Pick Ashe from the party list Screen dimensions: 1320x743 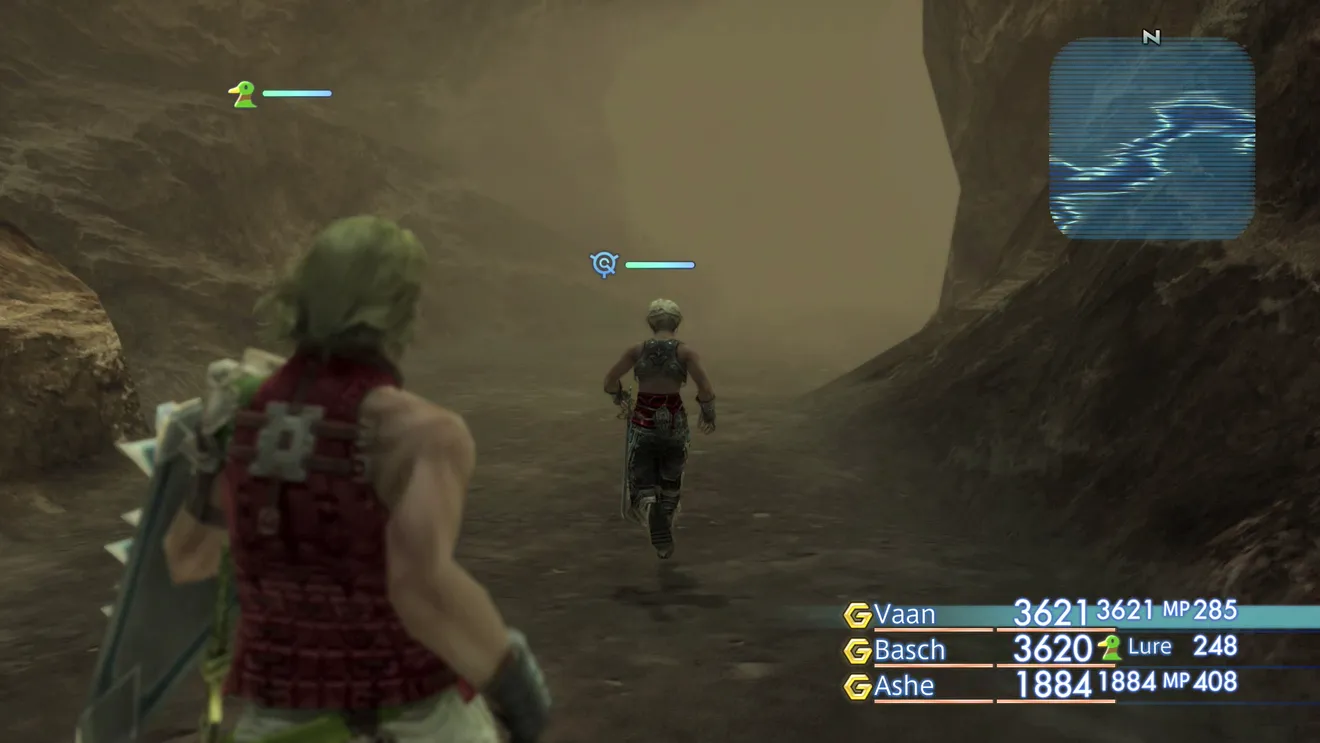coord(904,686)
